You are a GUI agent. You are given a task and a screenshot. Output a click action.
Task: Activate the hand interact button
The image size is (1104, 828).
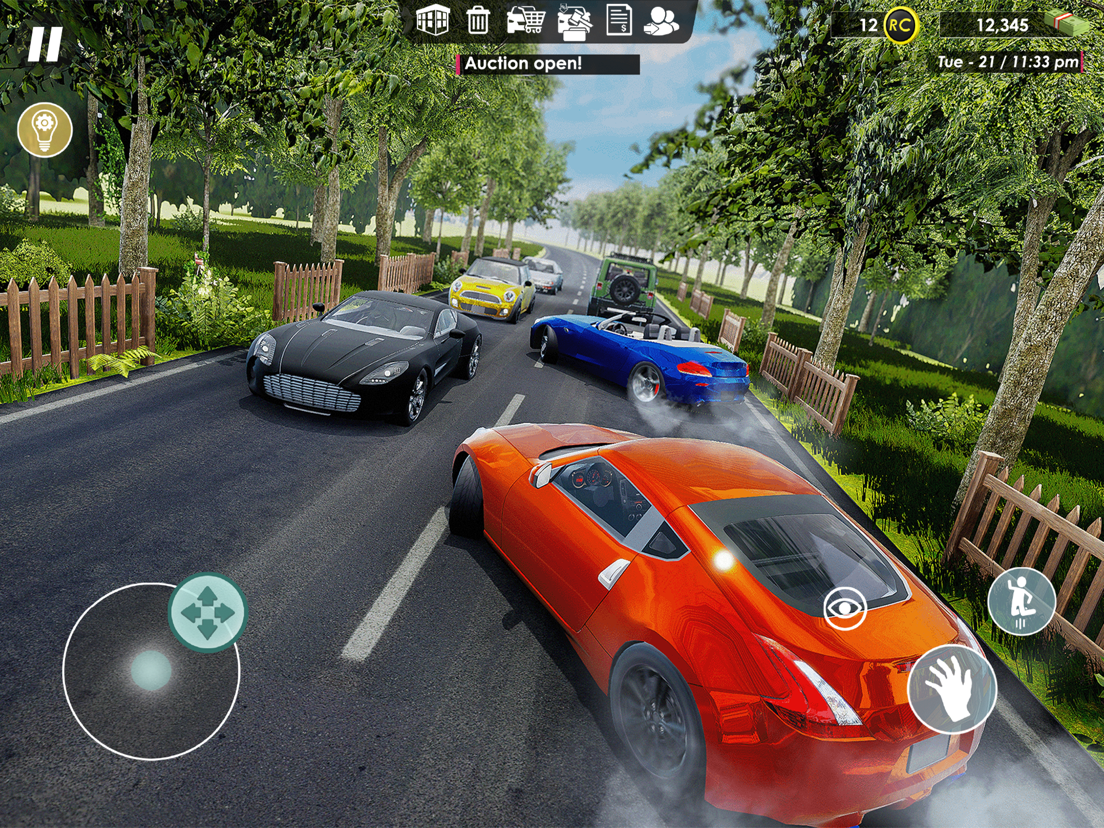951,689
